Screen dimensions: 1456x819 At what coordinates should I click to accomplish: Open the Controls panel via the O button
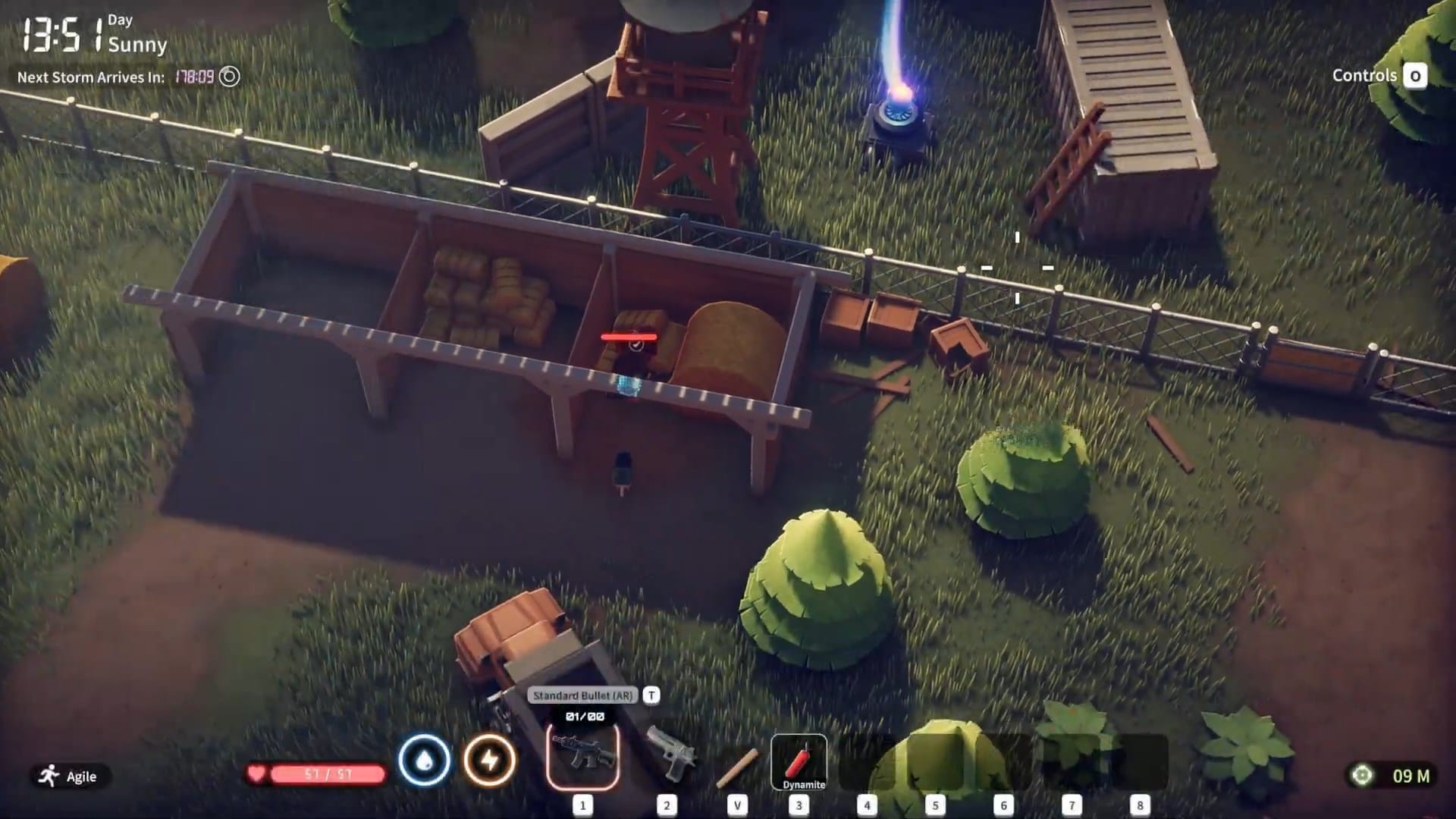click(x=1415, y=76)
